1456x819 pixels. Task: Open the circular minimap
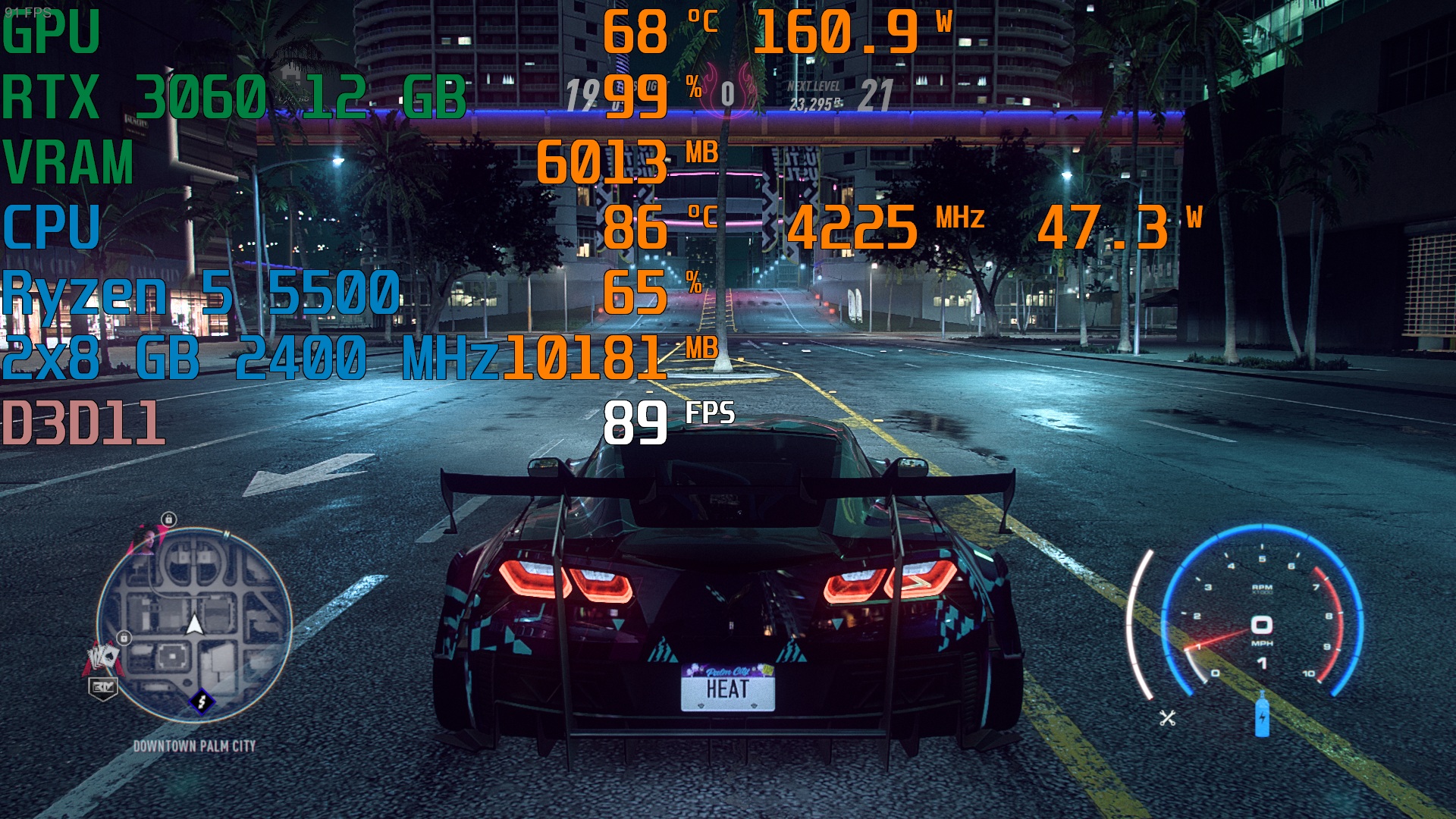click(195, 624)
